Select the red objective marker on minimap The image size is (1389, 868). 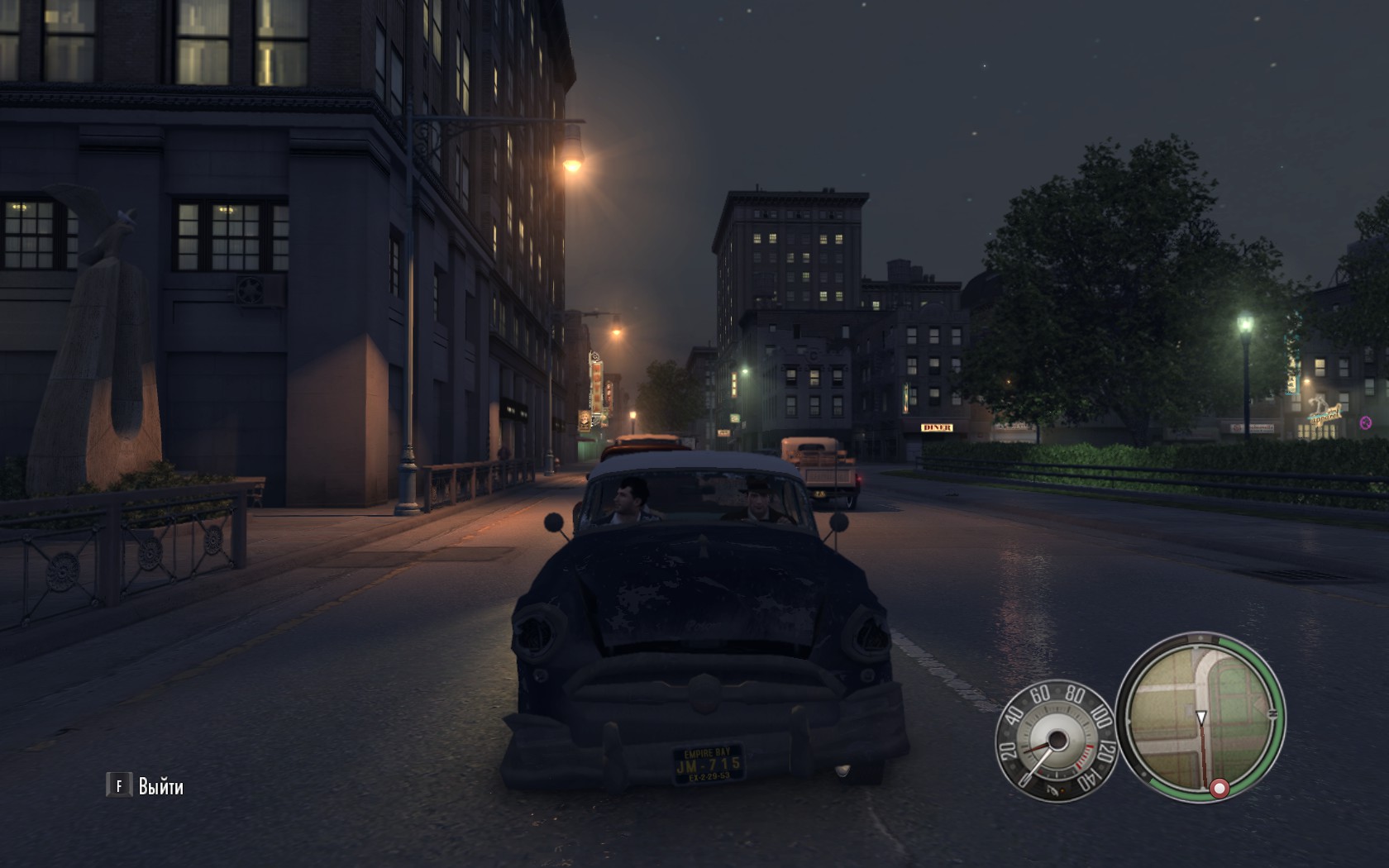click(1219, 788)
